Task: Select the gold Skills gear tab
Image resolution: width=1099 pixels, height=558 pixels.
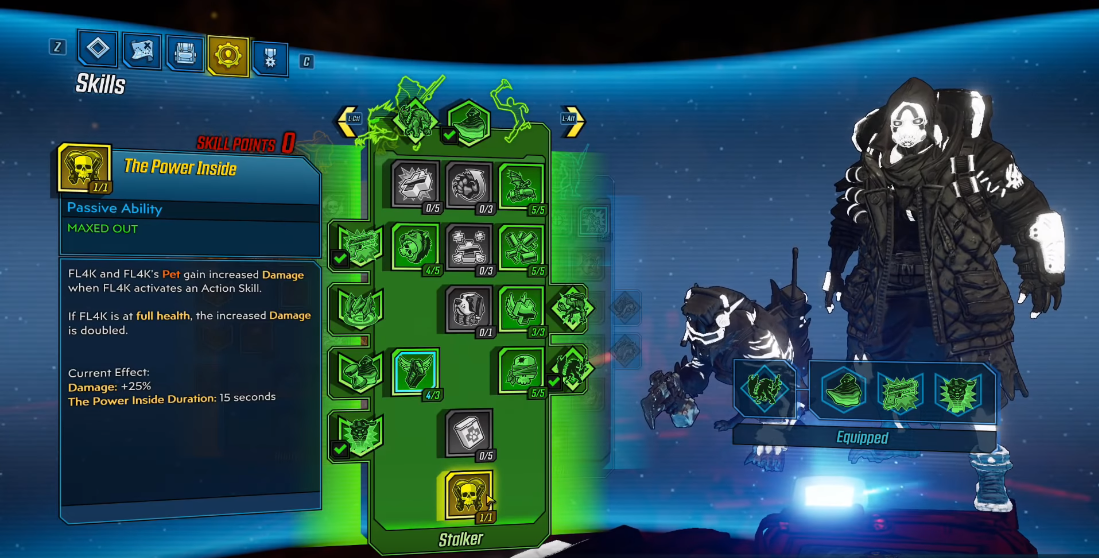Action: pyautogui.click(x=227, y=55)
